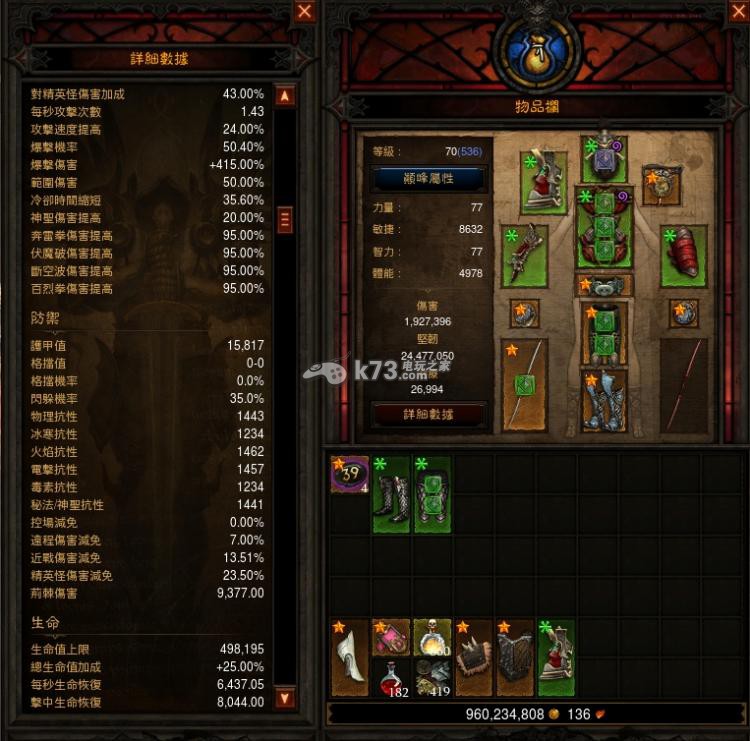
Task: Click the details list scroll-up arrow
Action: coord(285,96)
